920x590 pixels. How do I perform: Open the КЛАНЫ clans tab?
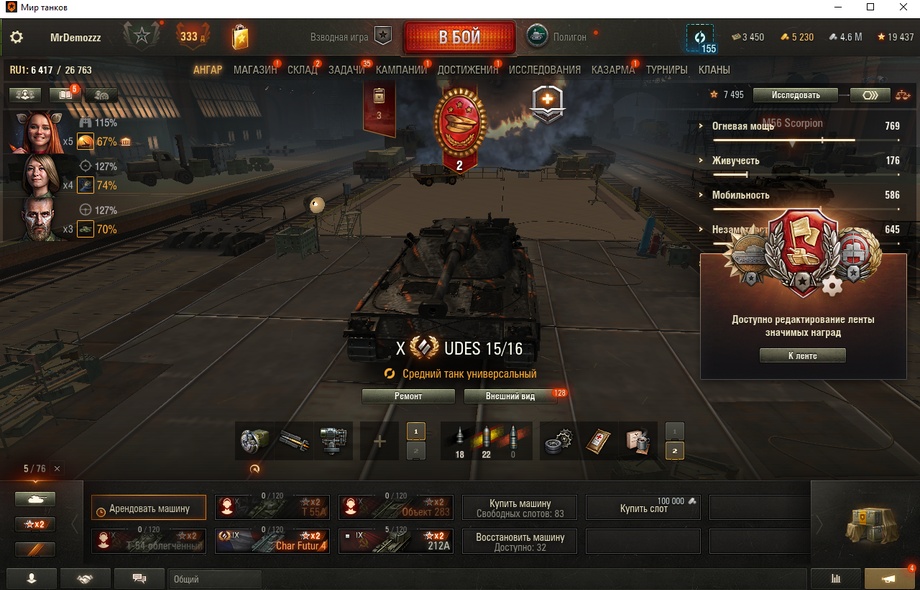(714, 70)
